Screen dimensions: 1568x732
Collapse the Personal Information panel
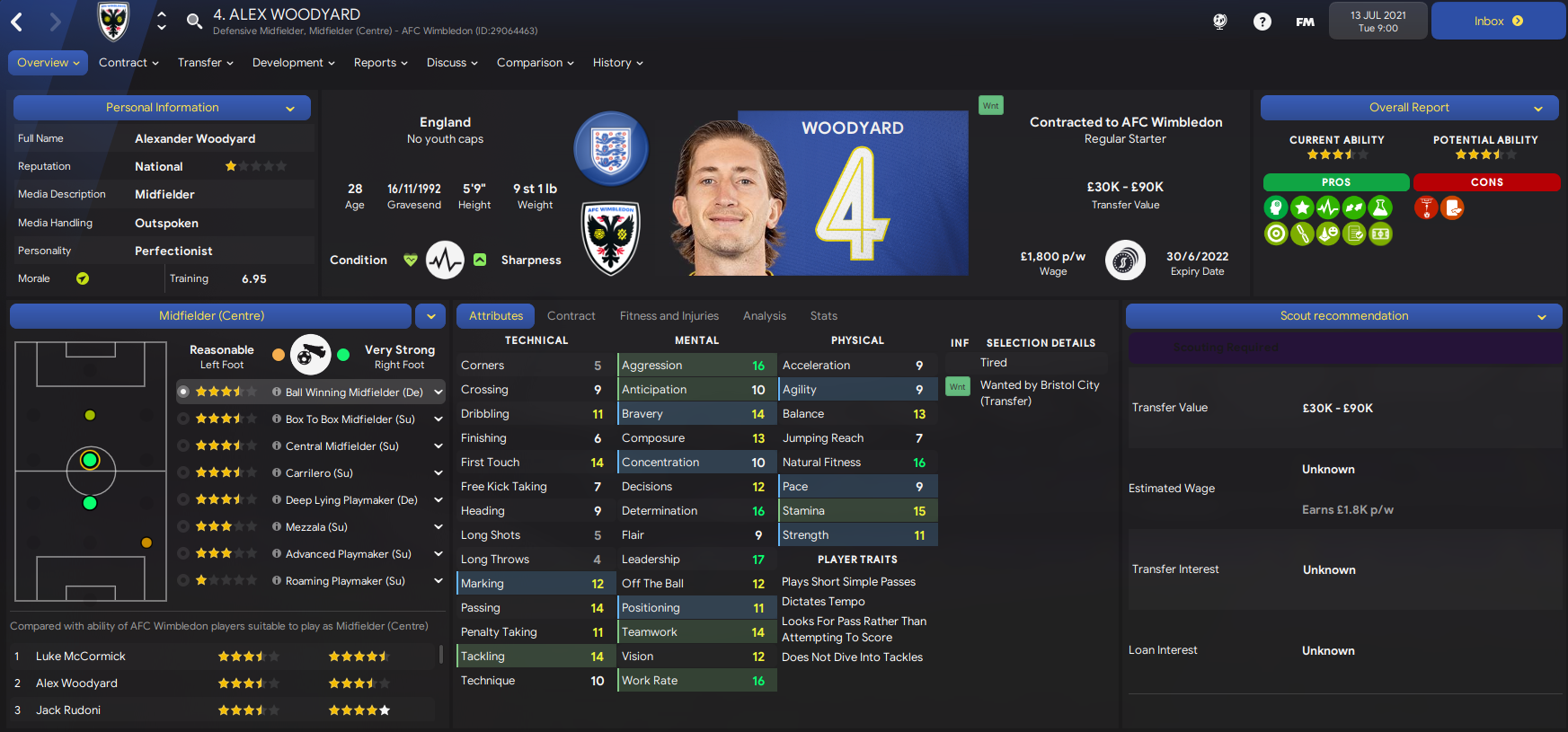pyautogui.click(x=289, y=107)
